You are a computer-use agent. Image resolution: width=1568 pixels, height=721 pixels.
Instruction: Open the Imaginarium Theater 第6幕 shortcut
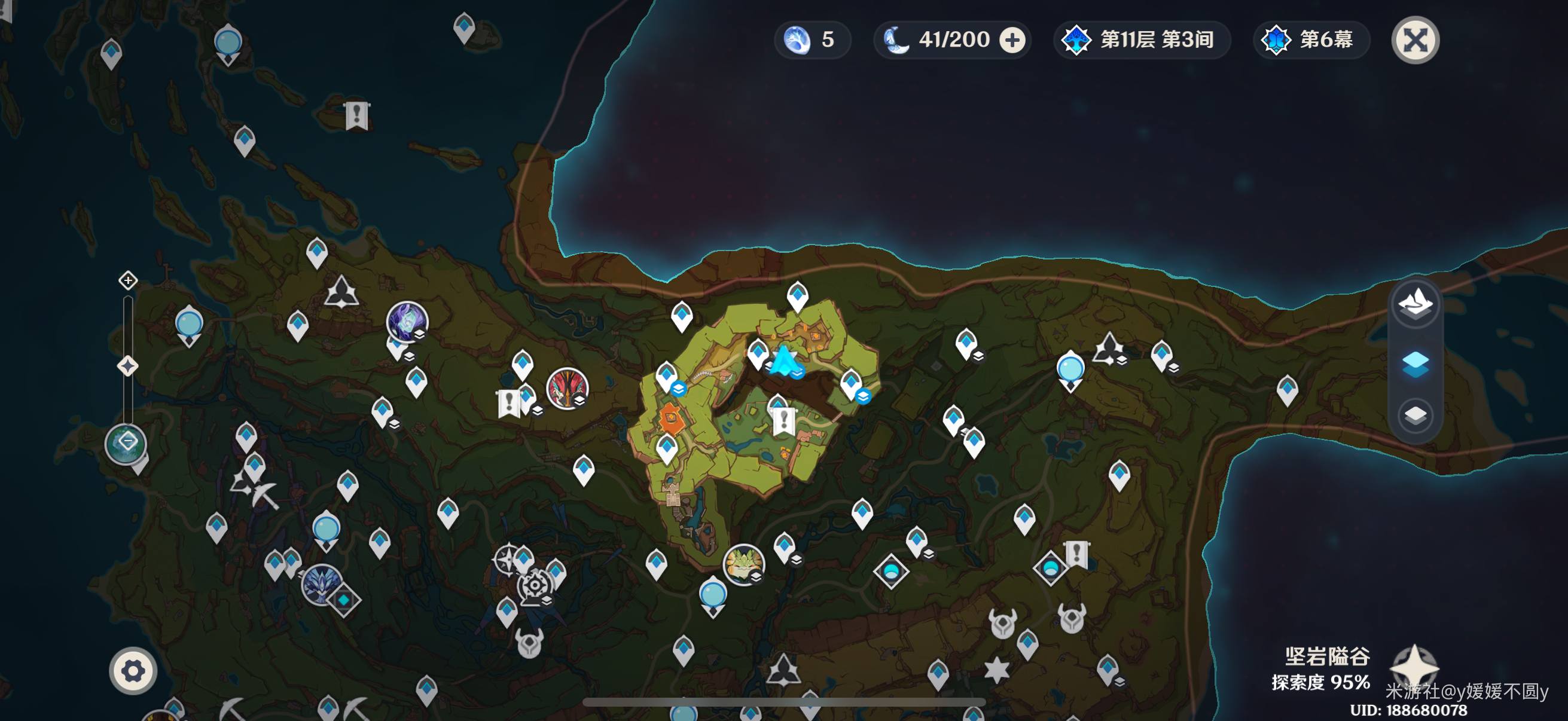click(x=1311, y=40)
